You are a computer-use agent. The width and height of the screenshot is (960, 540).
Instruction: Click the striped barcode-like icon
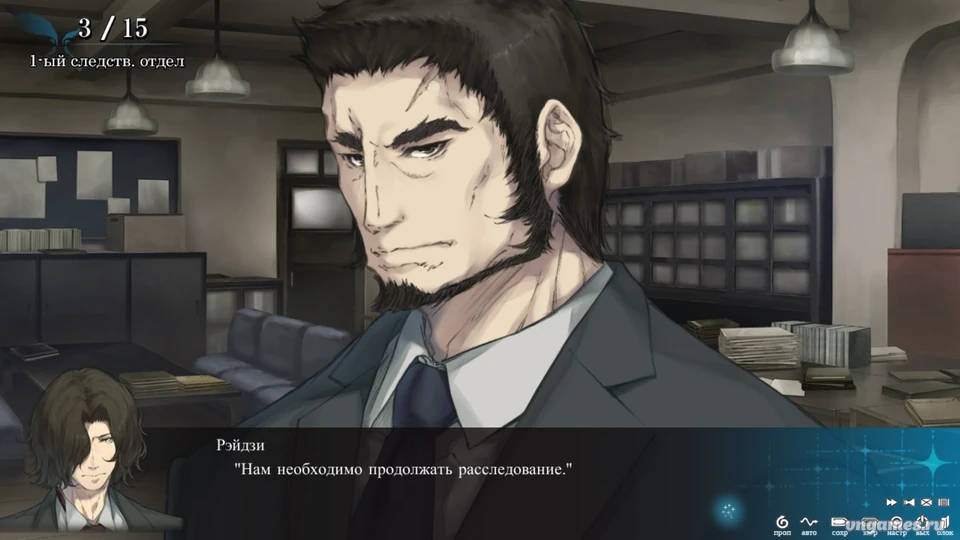click(943, 502)
